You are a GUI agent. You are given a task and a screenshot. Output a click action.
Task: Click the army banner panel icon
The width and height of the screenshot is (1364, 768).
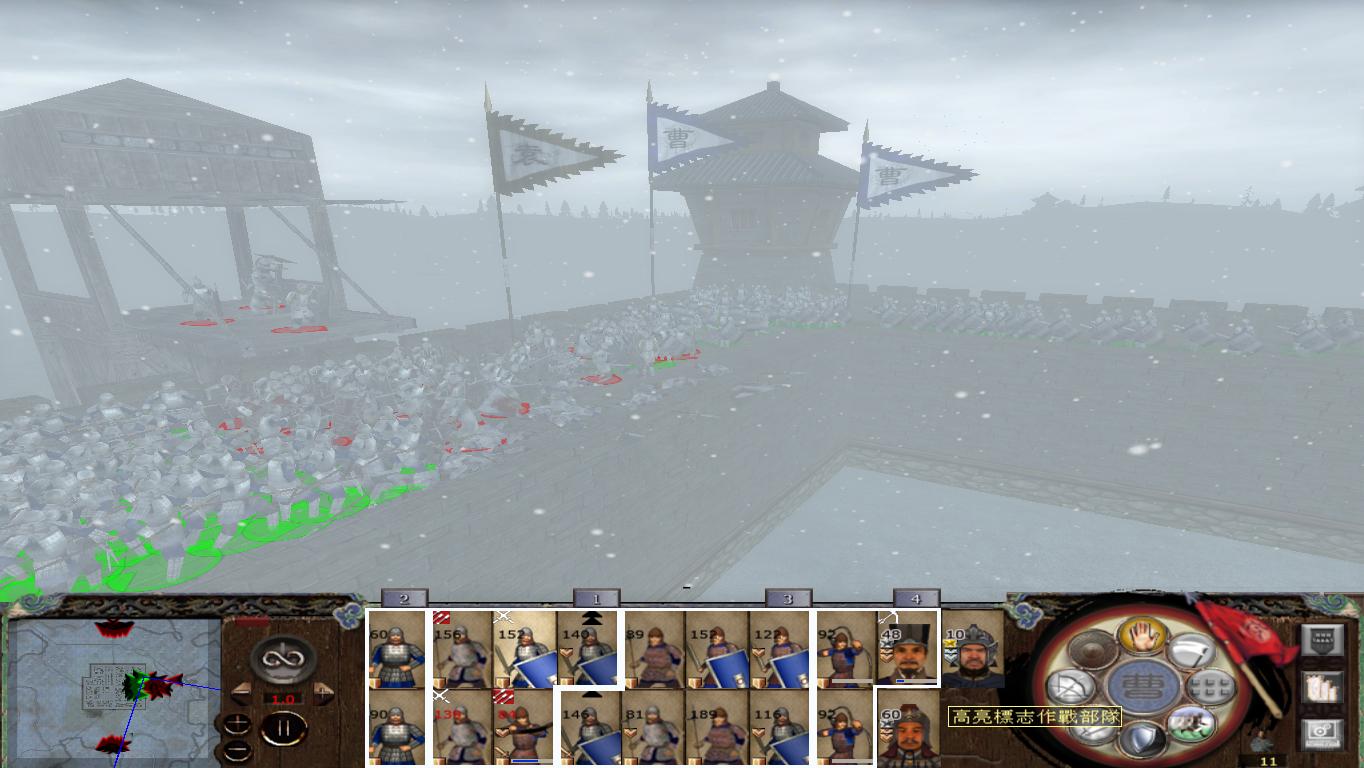point(1323,642)
